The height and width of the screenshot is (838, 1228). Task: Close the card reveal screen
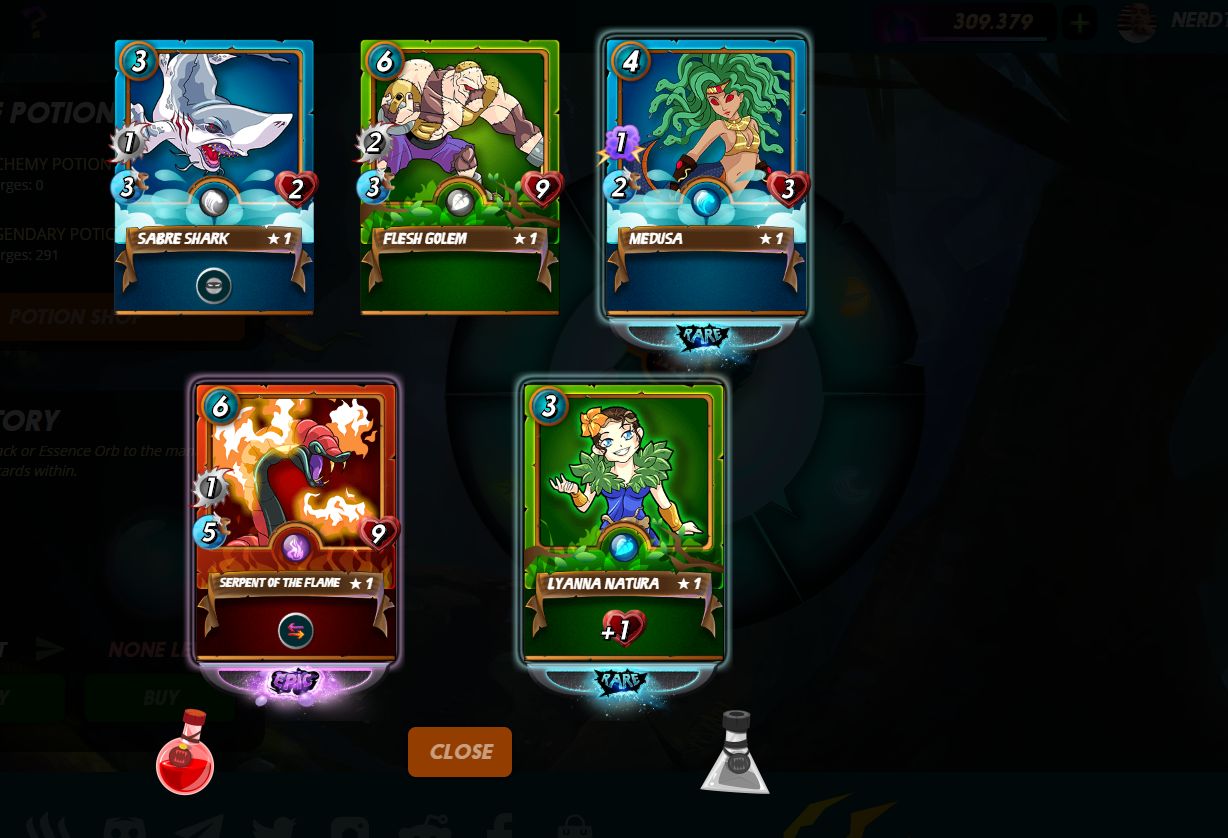pyautogui.click(x=460, y=752)
